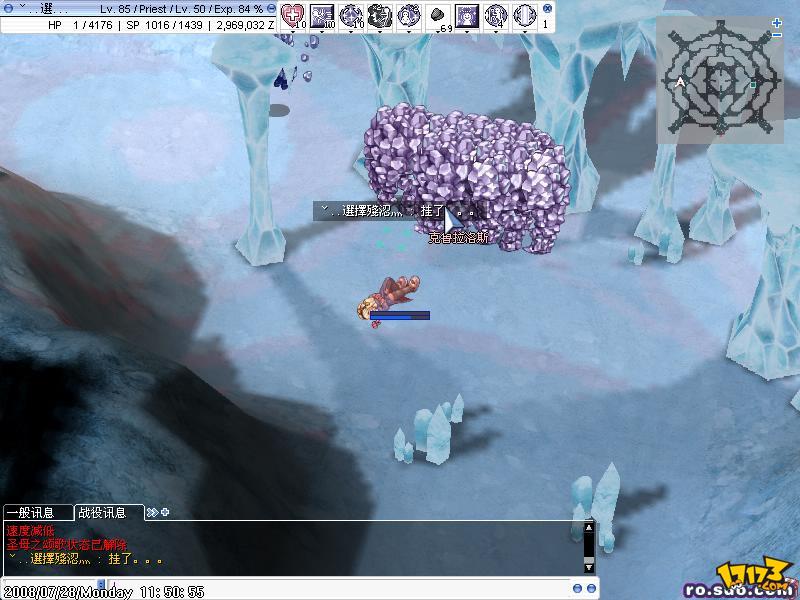Click the double-arrow icon beside the chat tabs
The image size is (800, 600).
[152, 513]
